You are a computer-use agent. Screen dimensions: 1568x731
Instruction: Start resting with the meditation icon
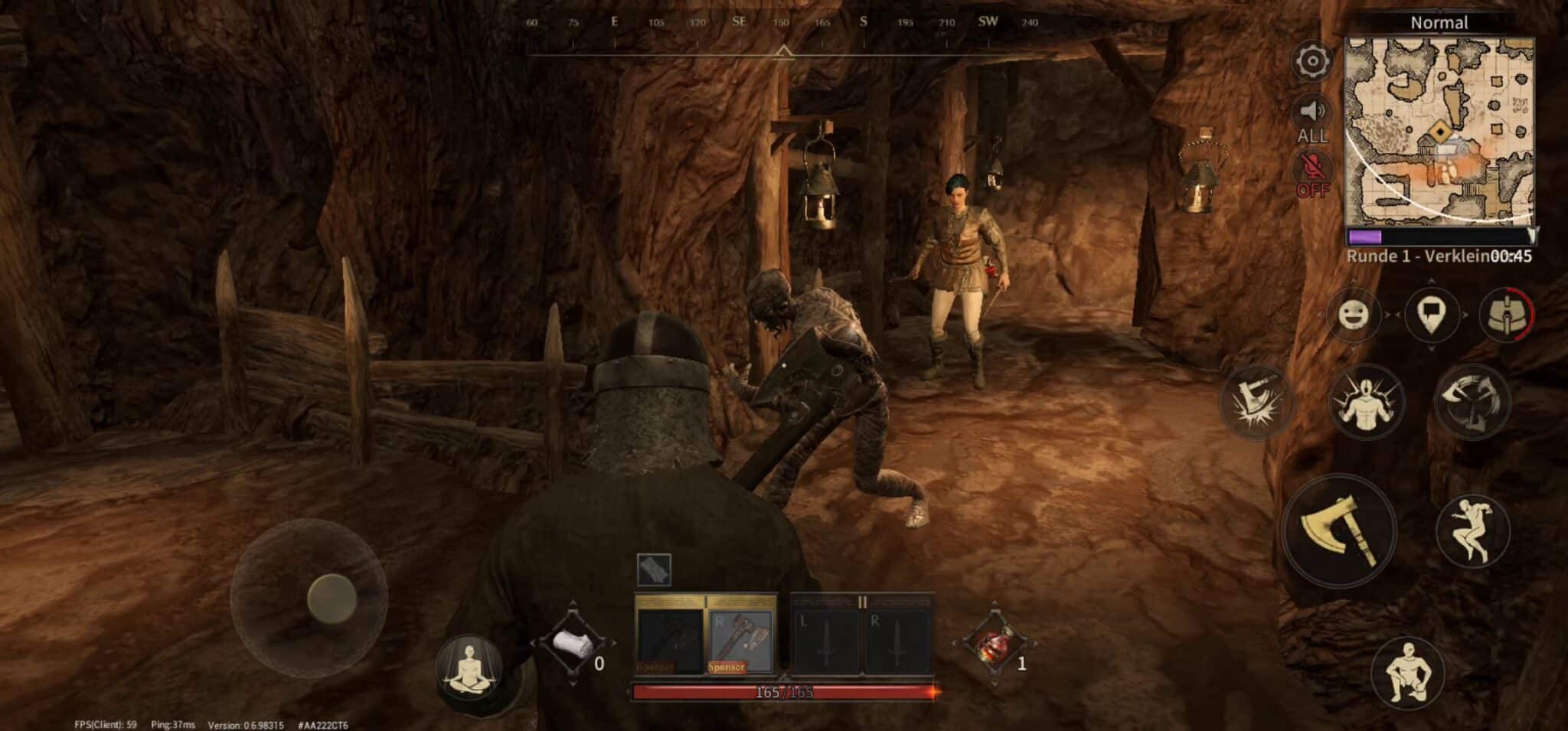(x=468, y=669)
